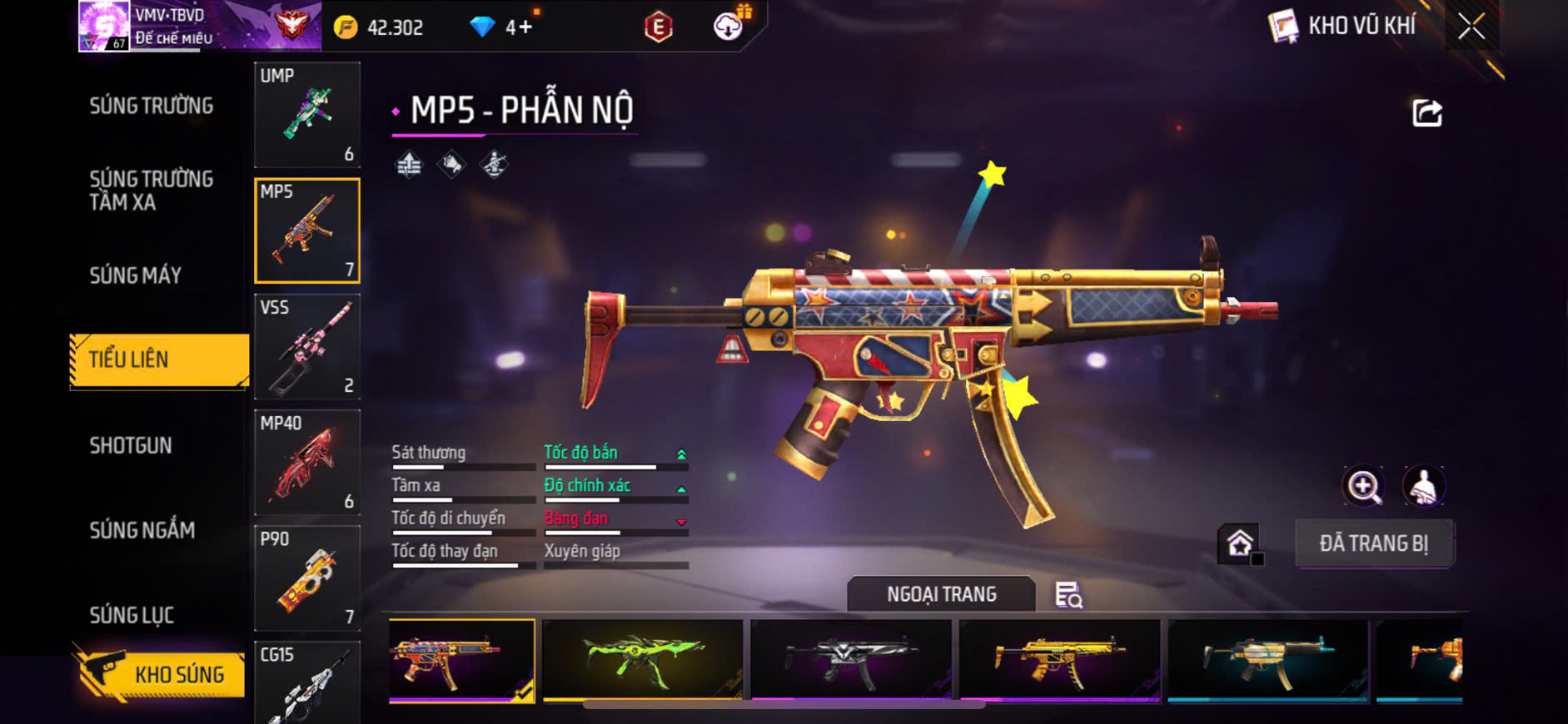Switch to SÚNG TRƯỜNG TẦM XA category
Screen dimensions: 1568x724
[x=152, y=191]
